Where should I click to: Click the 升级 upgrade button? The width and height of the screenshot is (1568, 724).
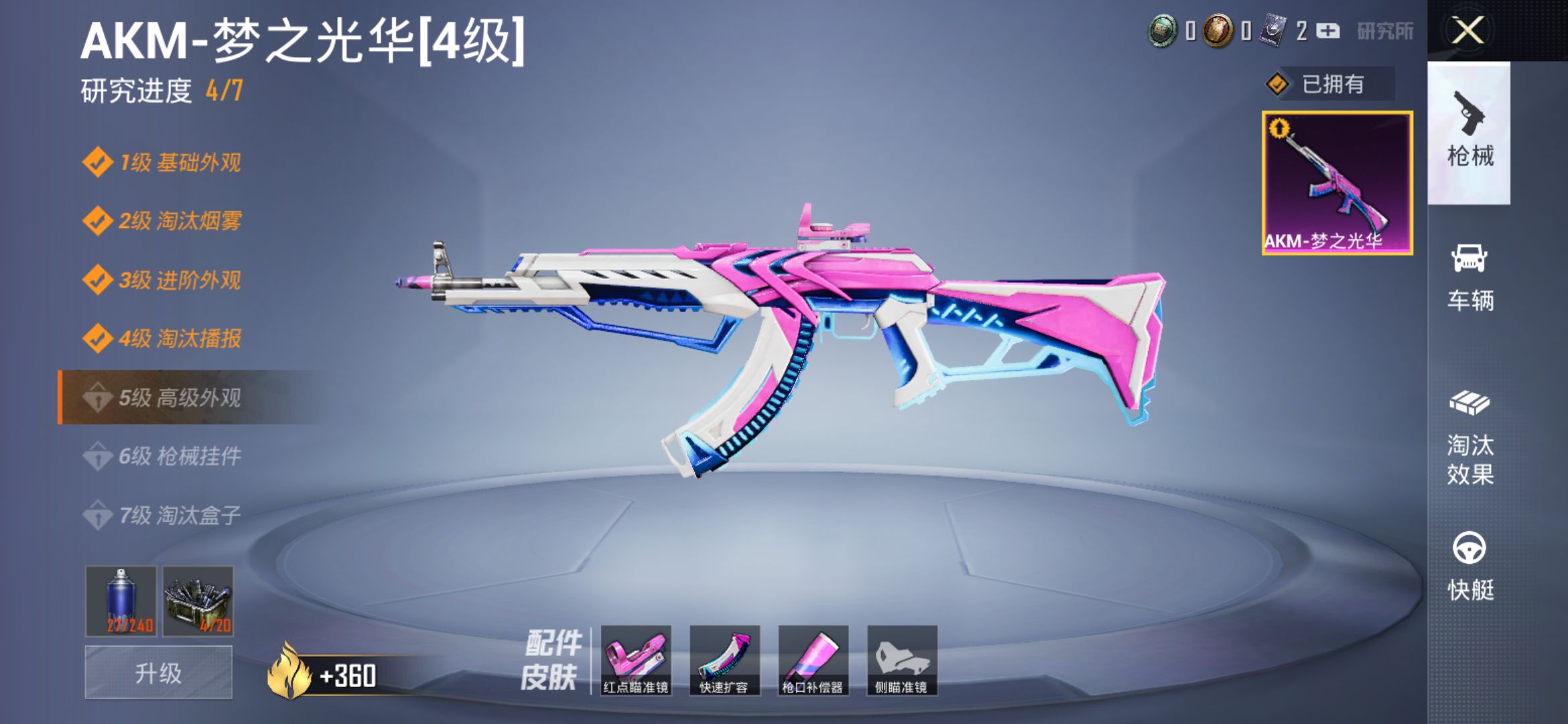click(159, 672)
